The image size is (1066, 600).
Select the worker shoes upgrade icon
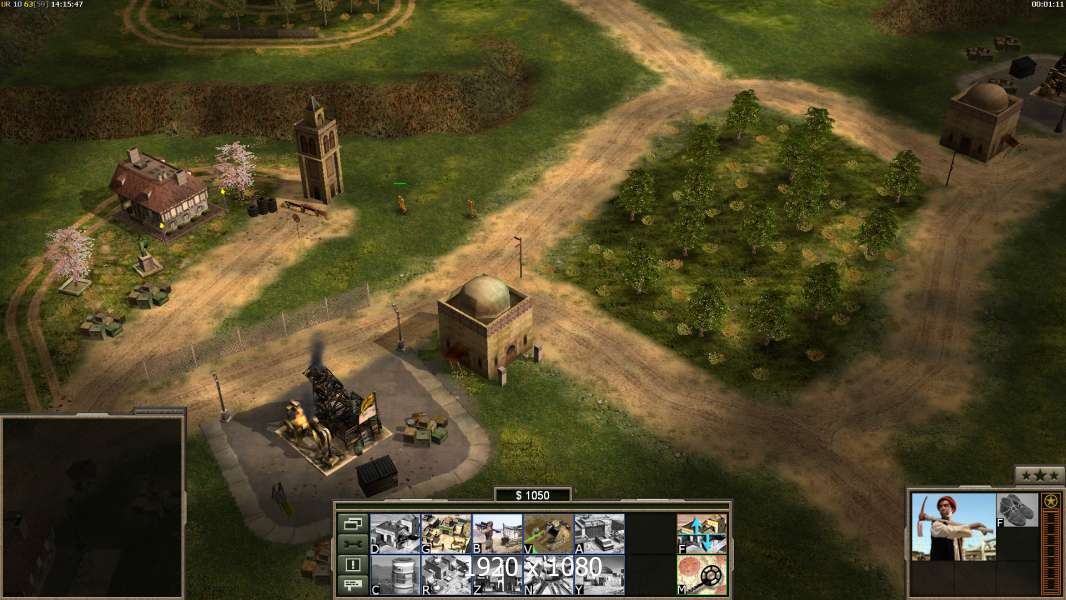tap(1018, 509)
